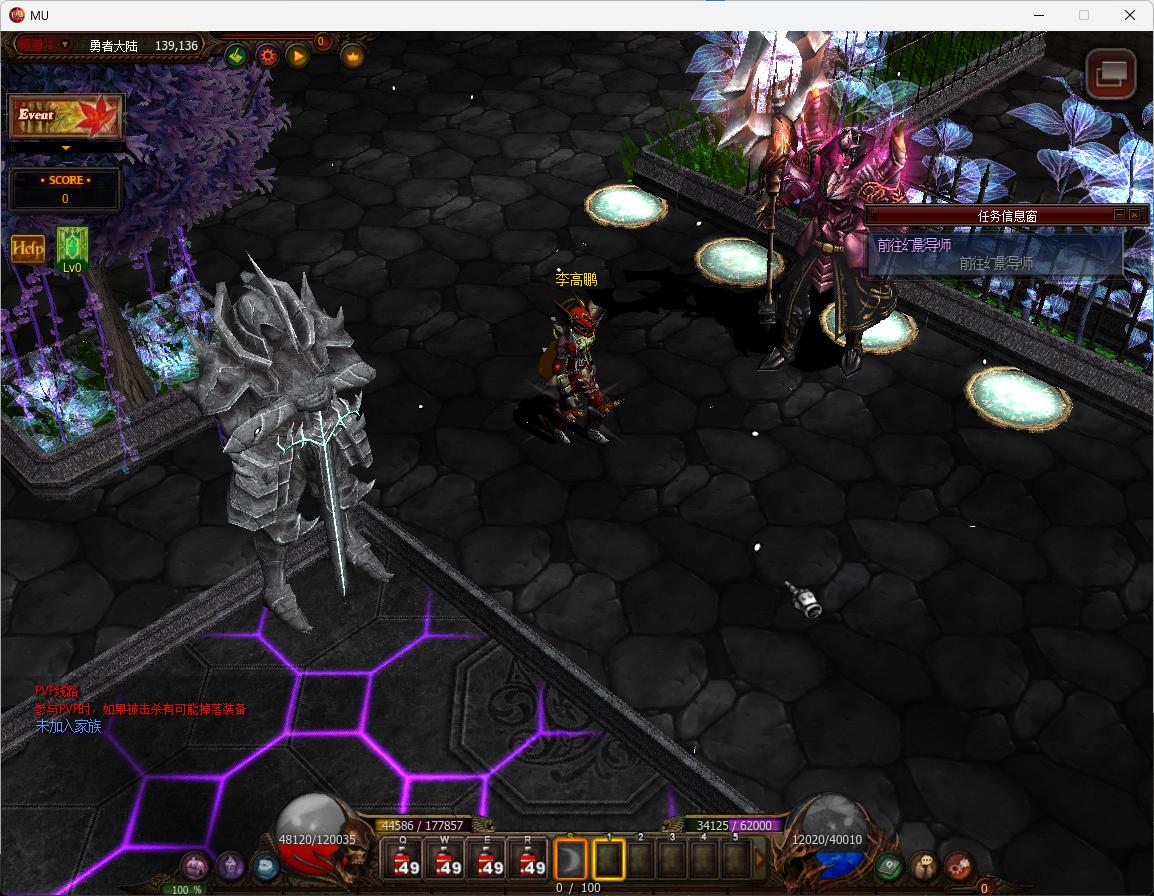Select the quest entry 前往幻影导师

995,263
